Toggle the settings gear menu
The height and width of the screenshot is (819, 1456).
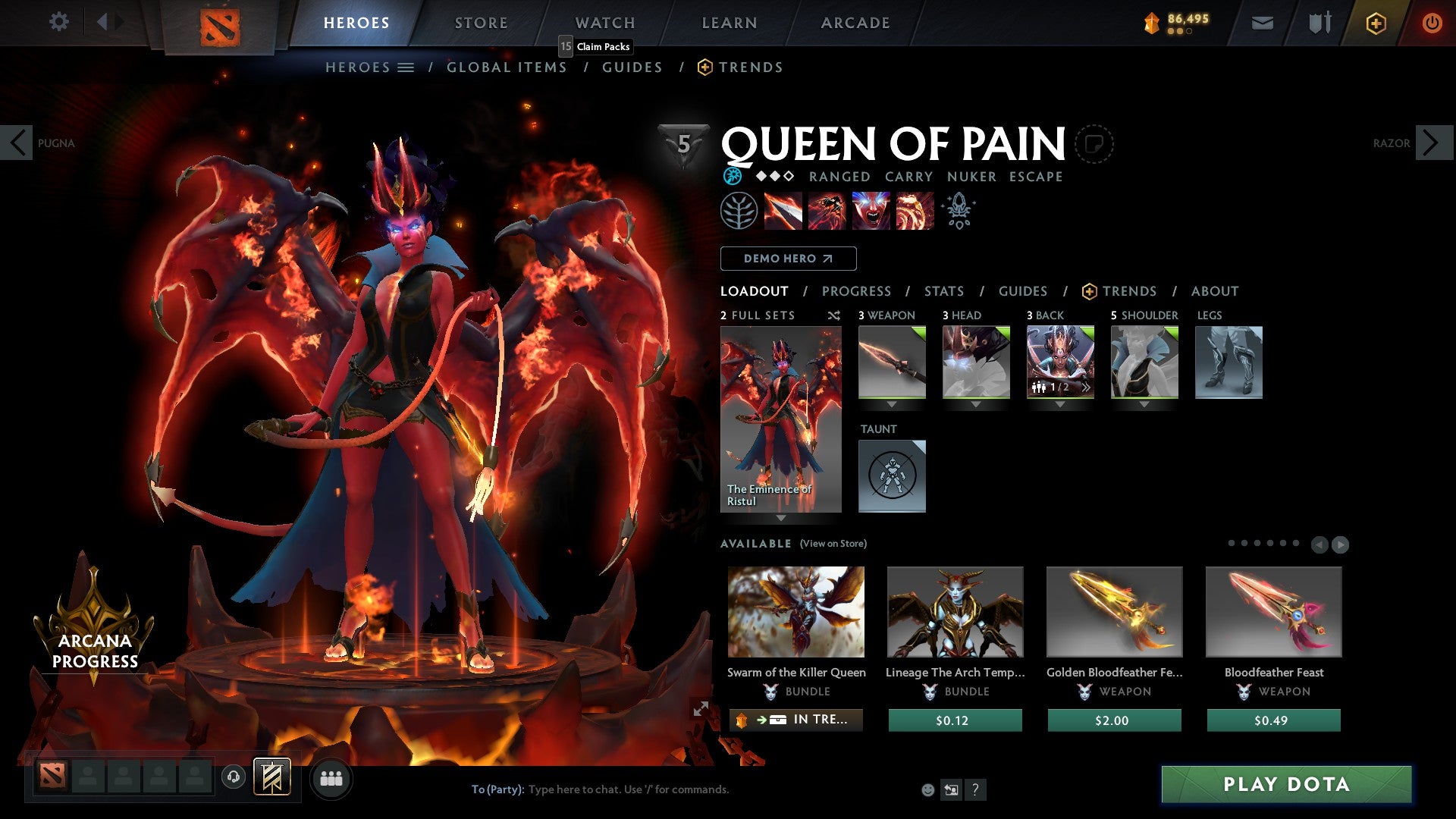coord(59,21)
